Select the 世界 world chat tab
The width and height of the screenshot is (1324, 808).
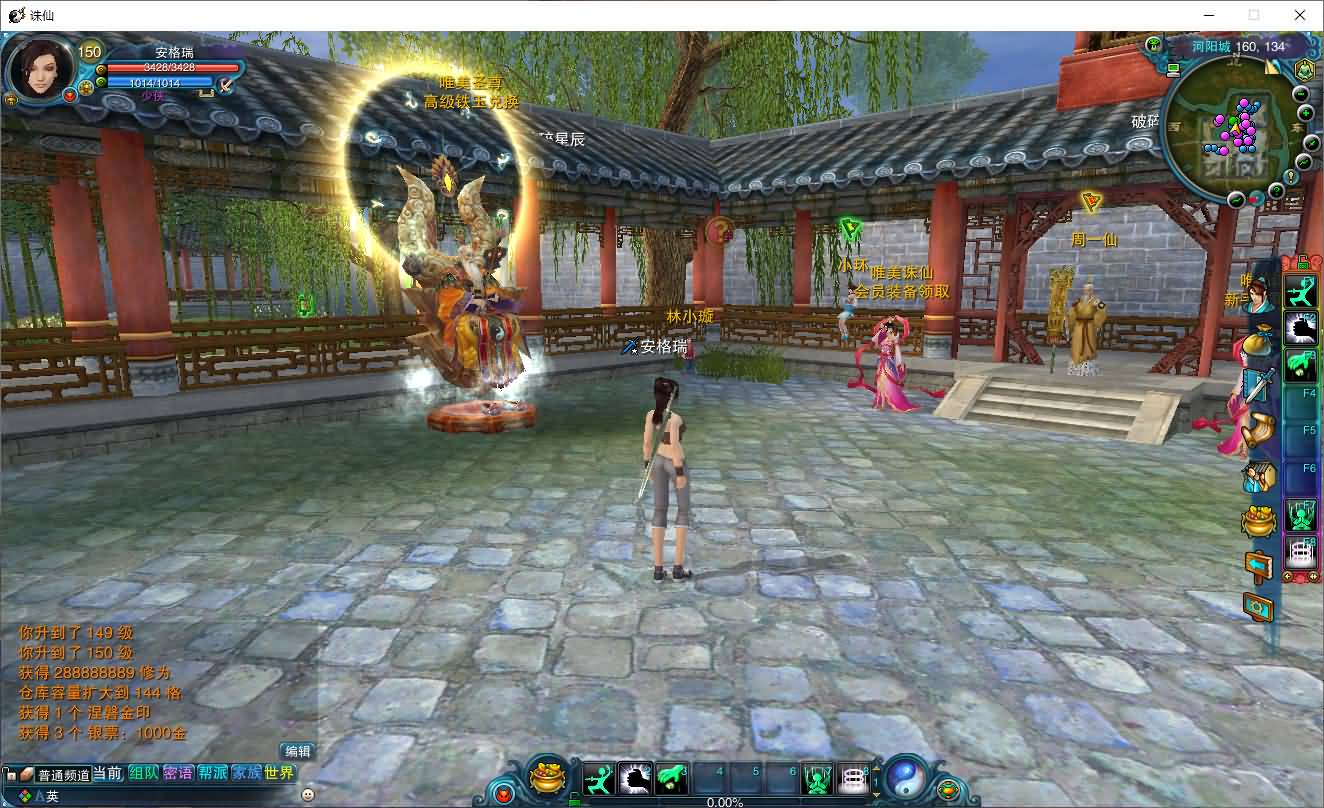click(x=280, y=773)
